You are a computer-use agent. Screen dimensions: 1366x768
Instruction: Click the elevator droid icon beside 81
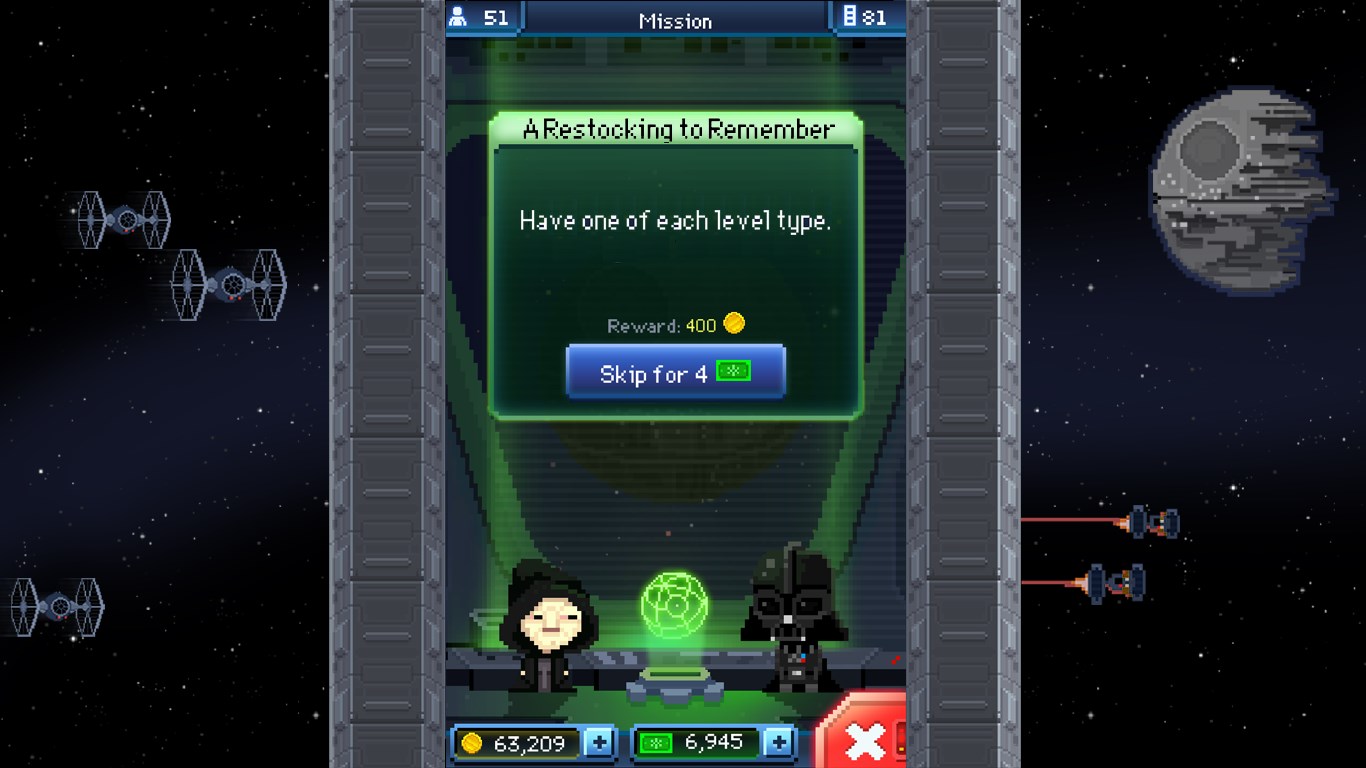click(851, 17)
